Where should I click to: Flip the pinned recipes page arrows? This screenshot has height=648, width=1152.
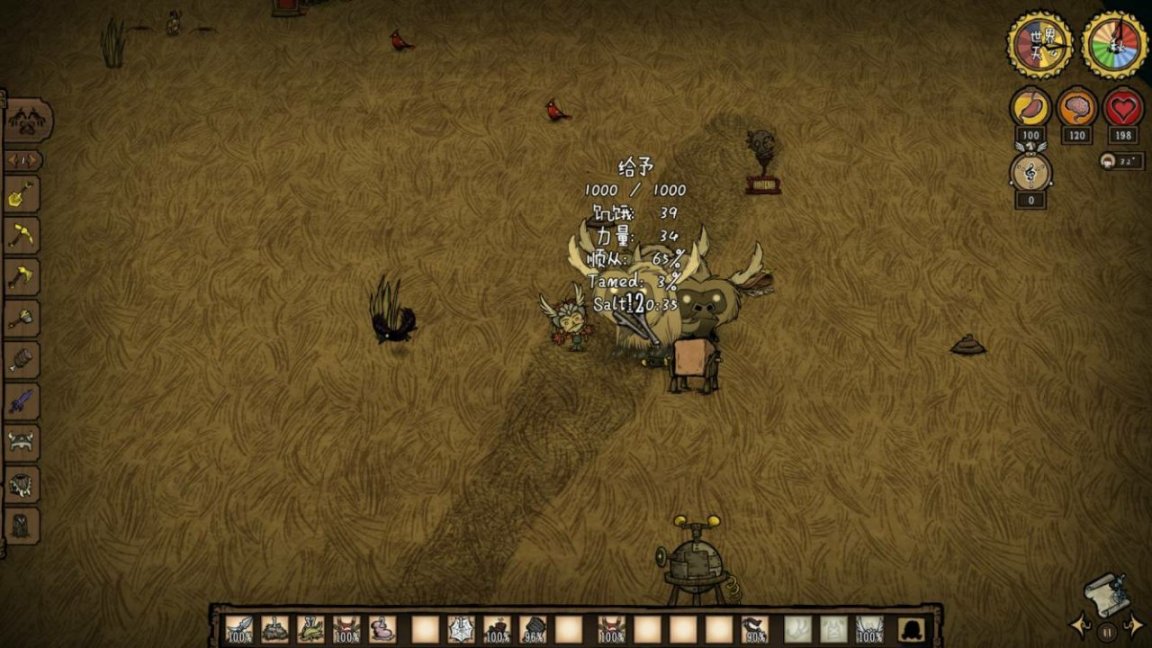coord(23,160)
